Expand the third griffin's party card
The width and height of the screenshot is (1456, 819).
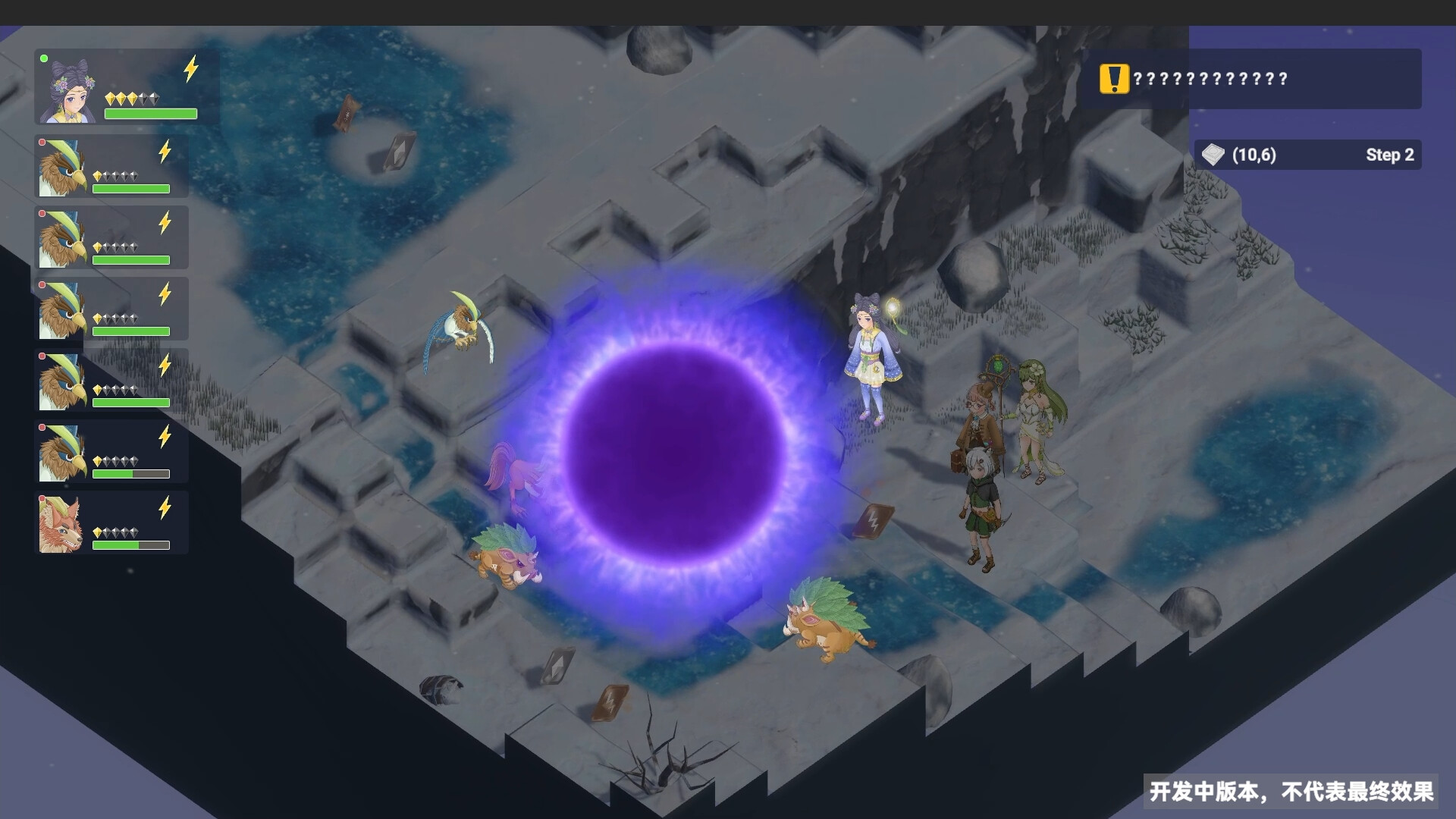112,308
